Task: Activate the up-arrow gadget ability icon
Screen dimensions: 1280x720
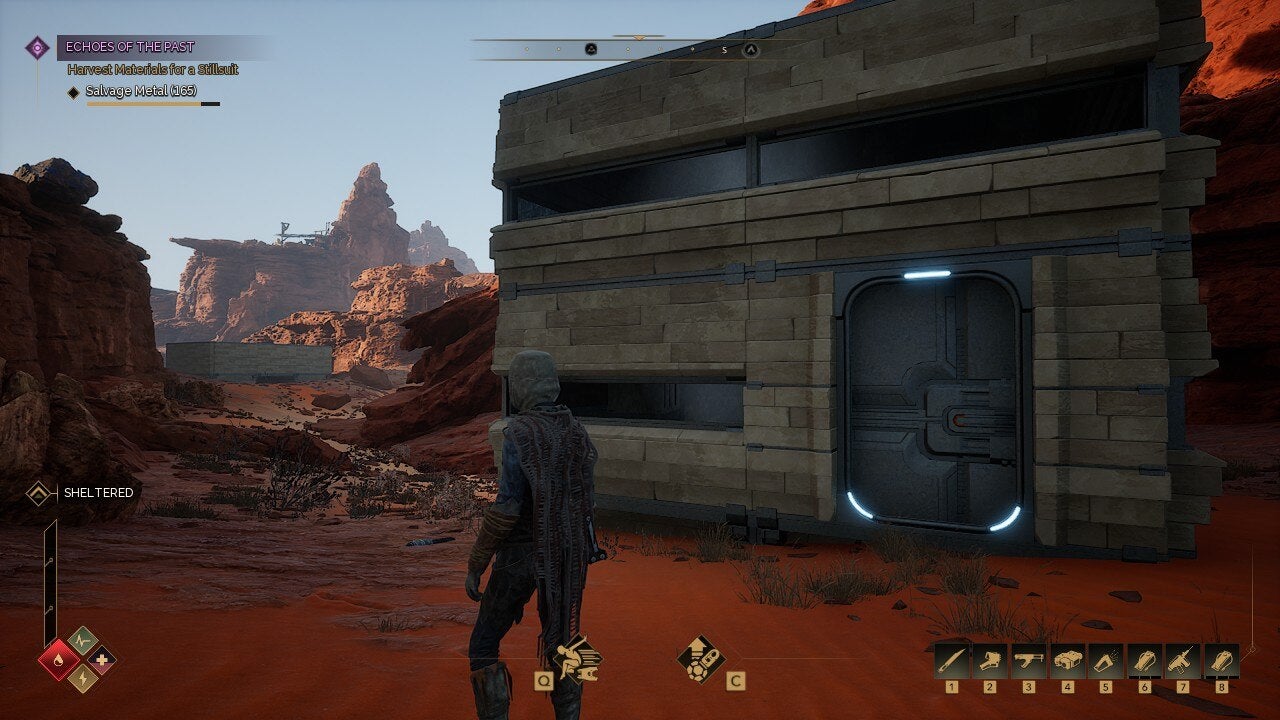Action: click(700, 659)
